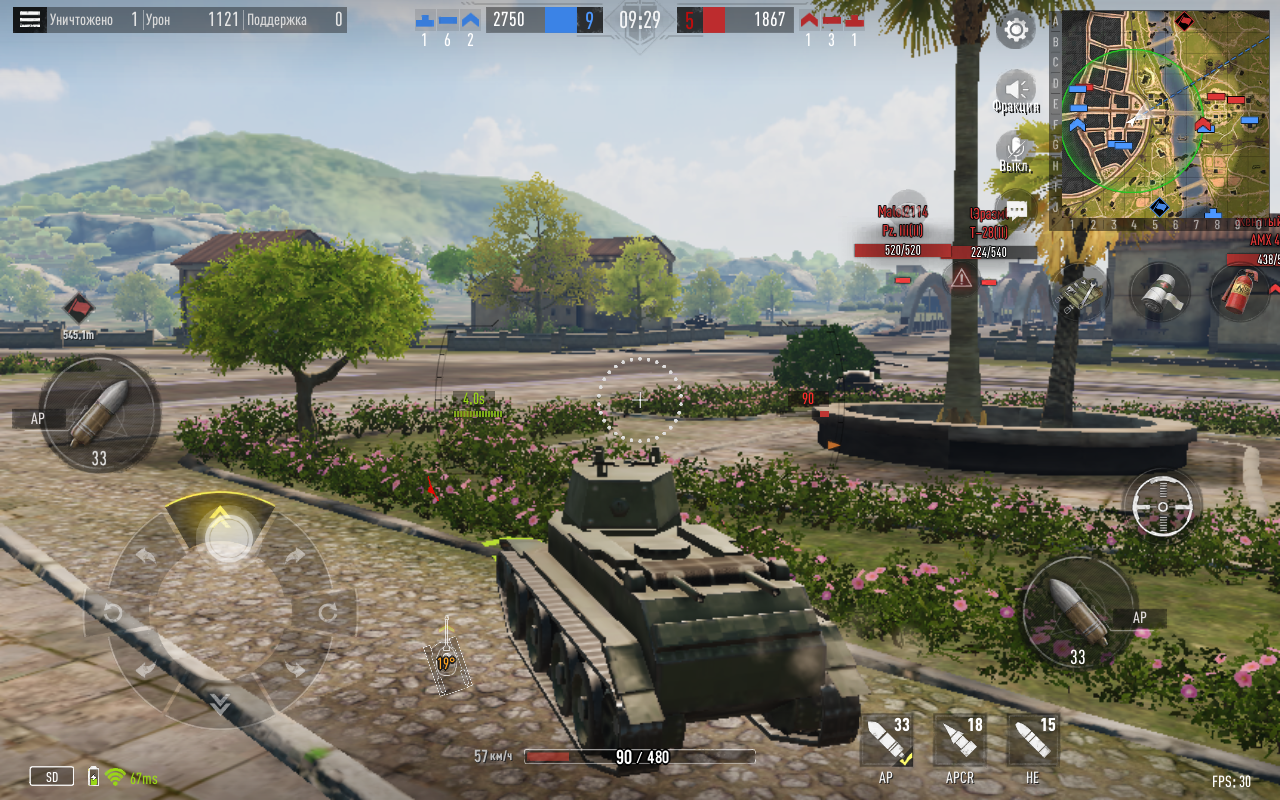Viewport: 1280px width, 800px height.
Task: Tap the rotate-counterclockwise arrow on the movement pad
Action: [112, 612]
